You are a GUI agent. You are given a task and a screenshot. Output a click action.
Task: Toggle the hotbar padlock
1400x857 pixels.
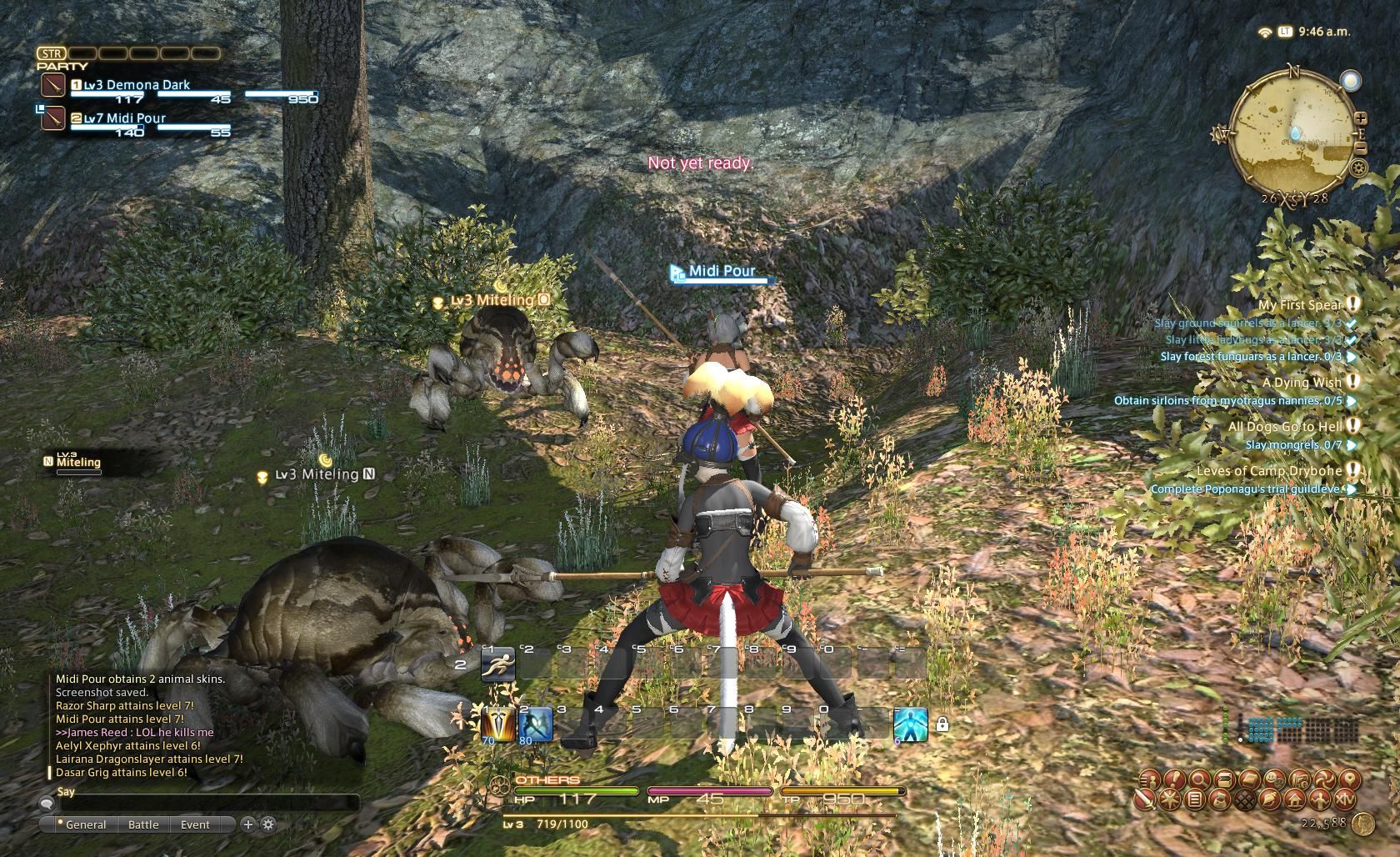[942, 725]
